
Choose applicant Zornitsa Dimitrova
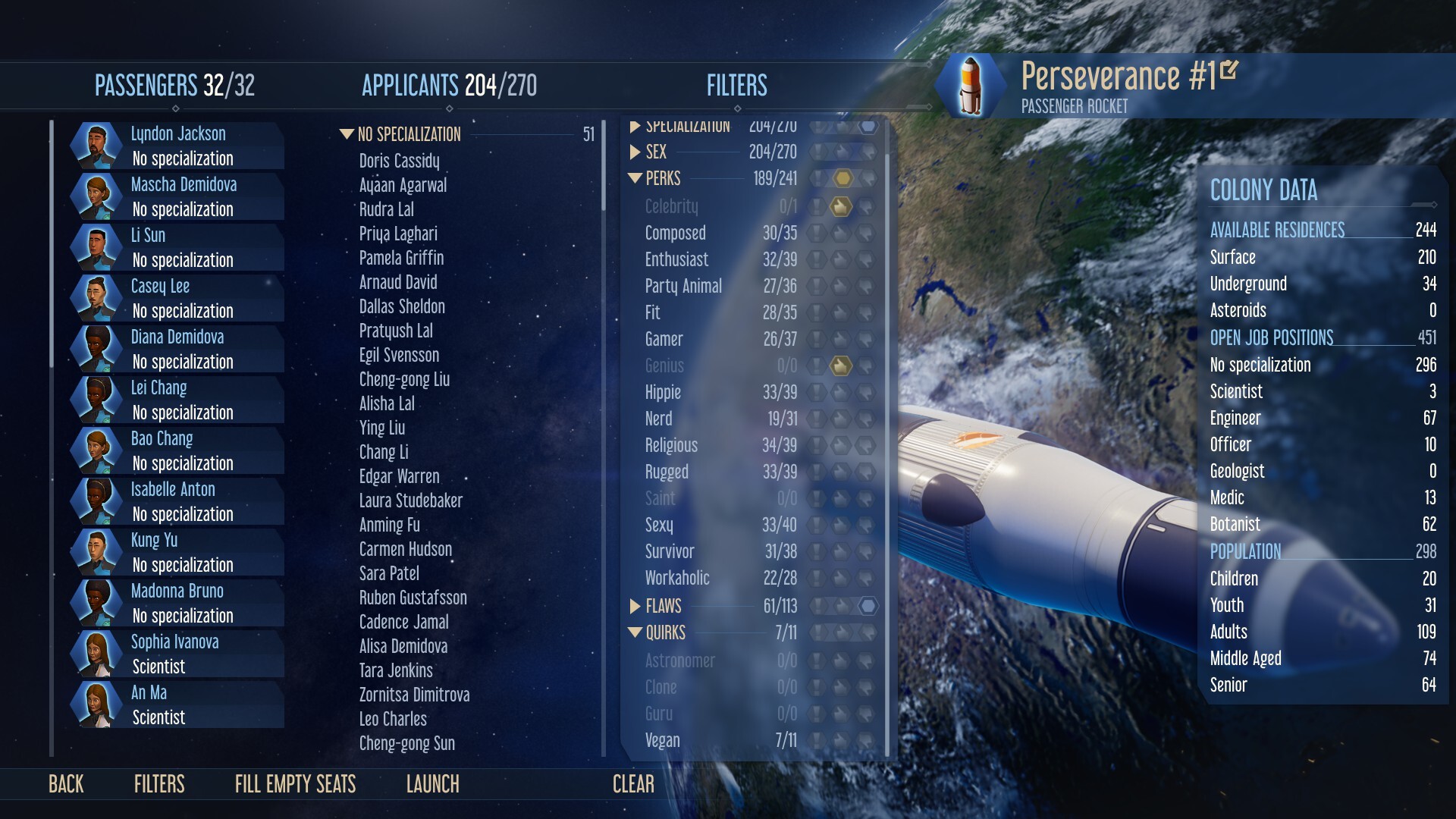pos(414,695)
